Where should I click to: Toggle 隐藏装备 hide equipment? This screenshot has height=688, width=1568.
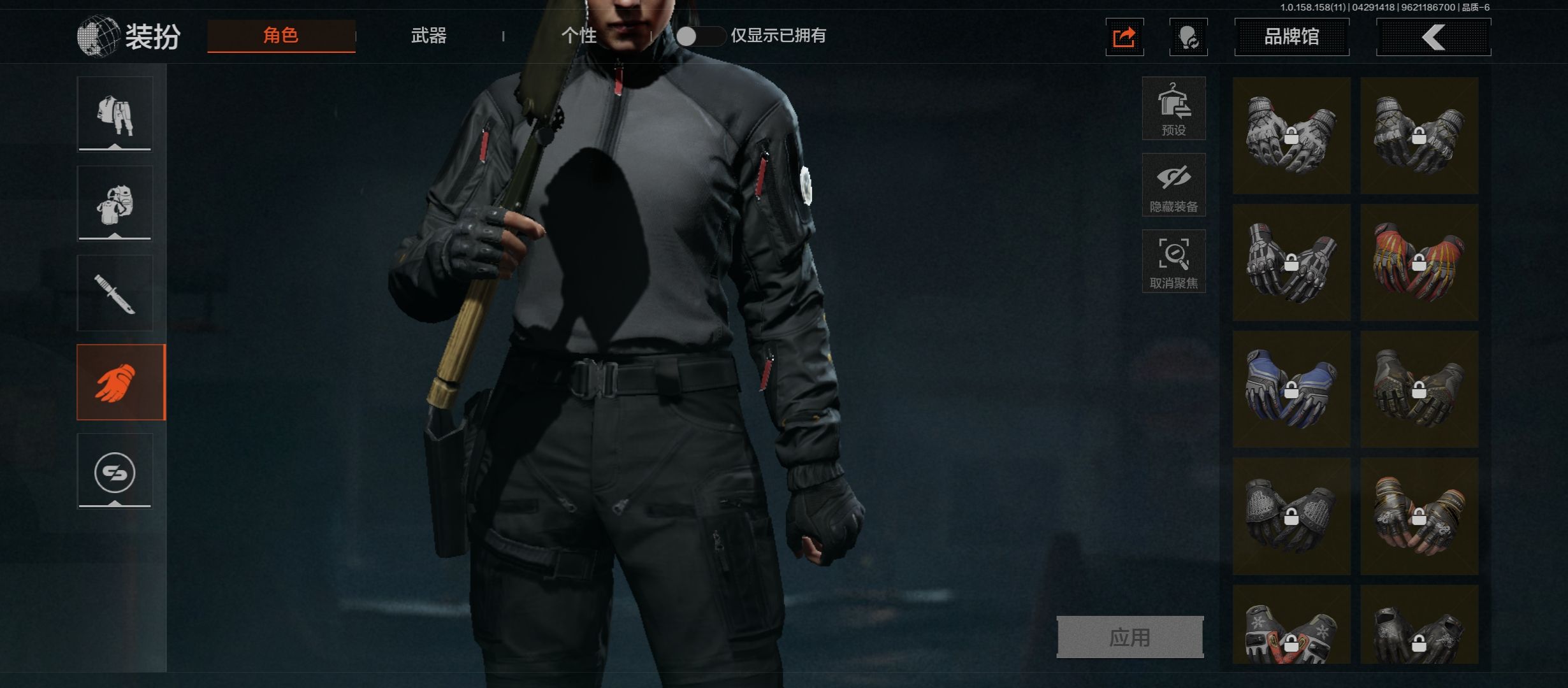pos(1173,185)
